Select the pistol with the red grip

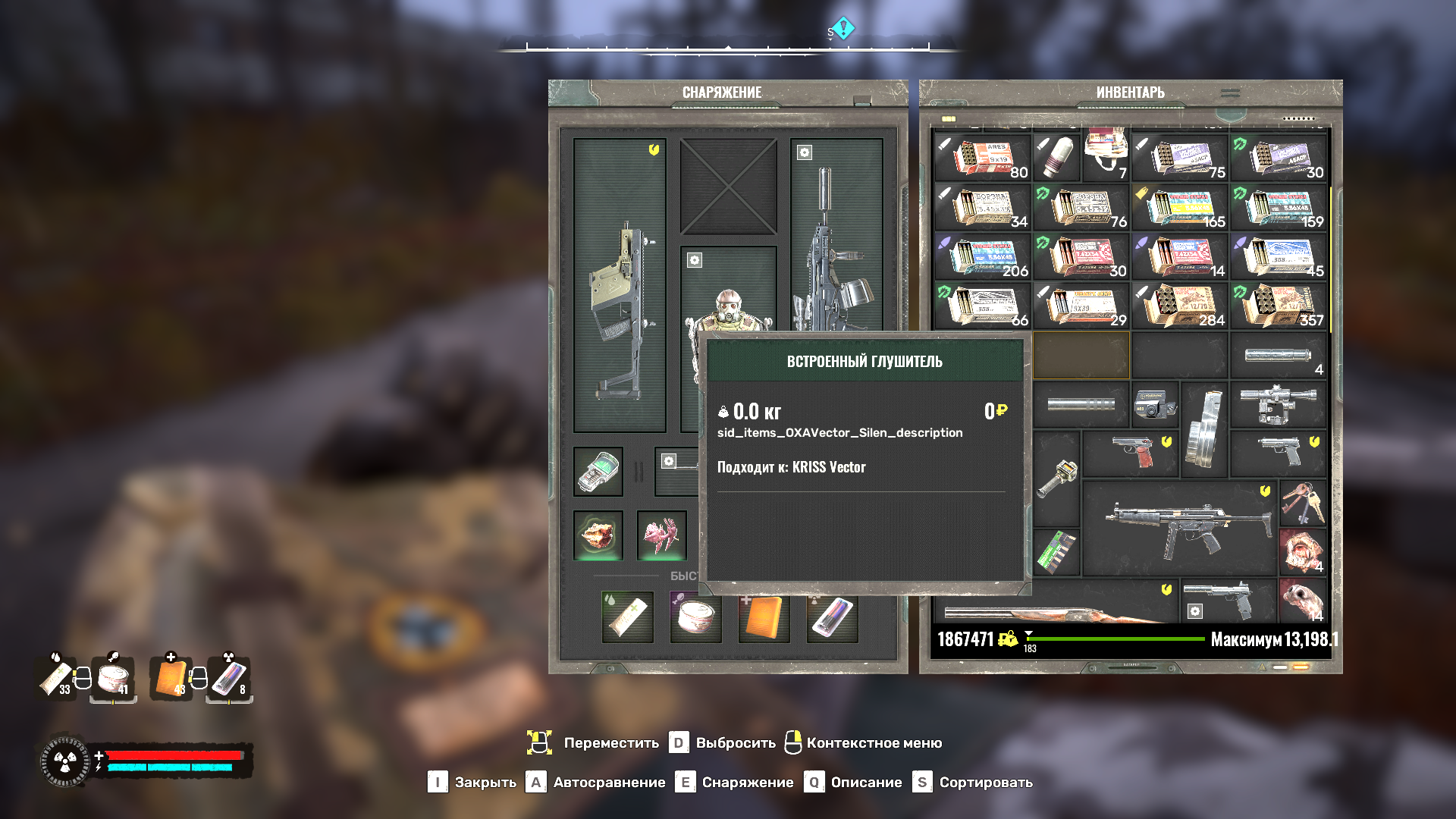[x=1131, y=453]
